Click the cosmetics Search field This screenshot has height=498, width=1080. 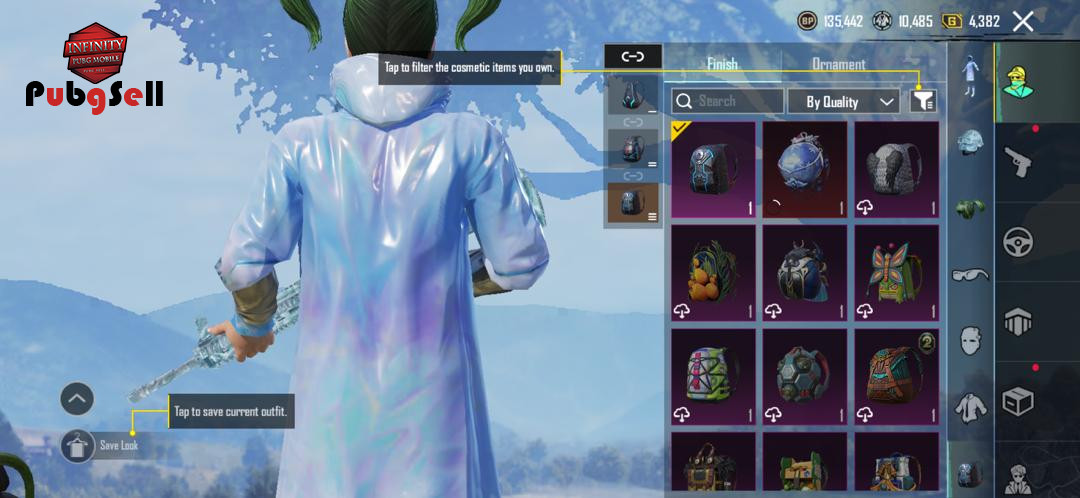(x=728, y=101)
